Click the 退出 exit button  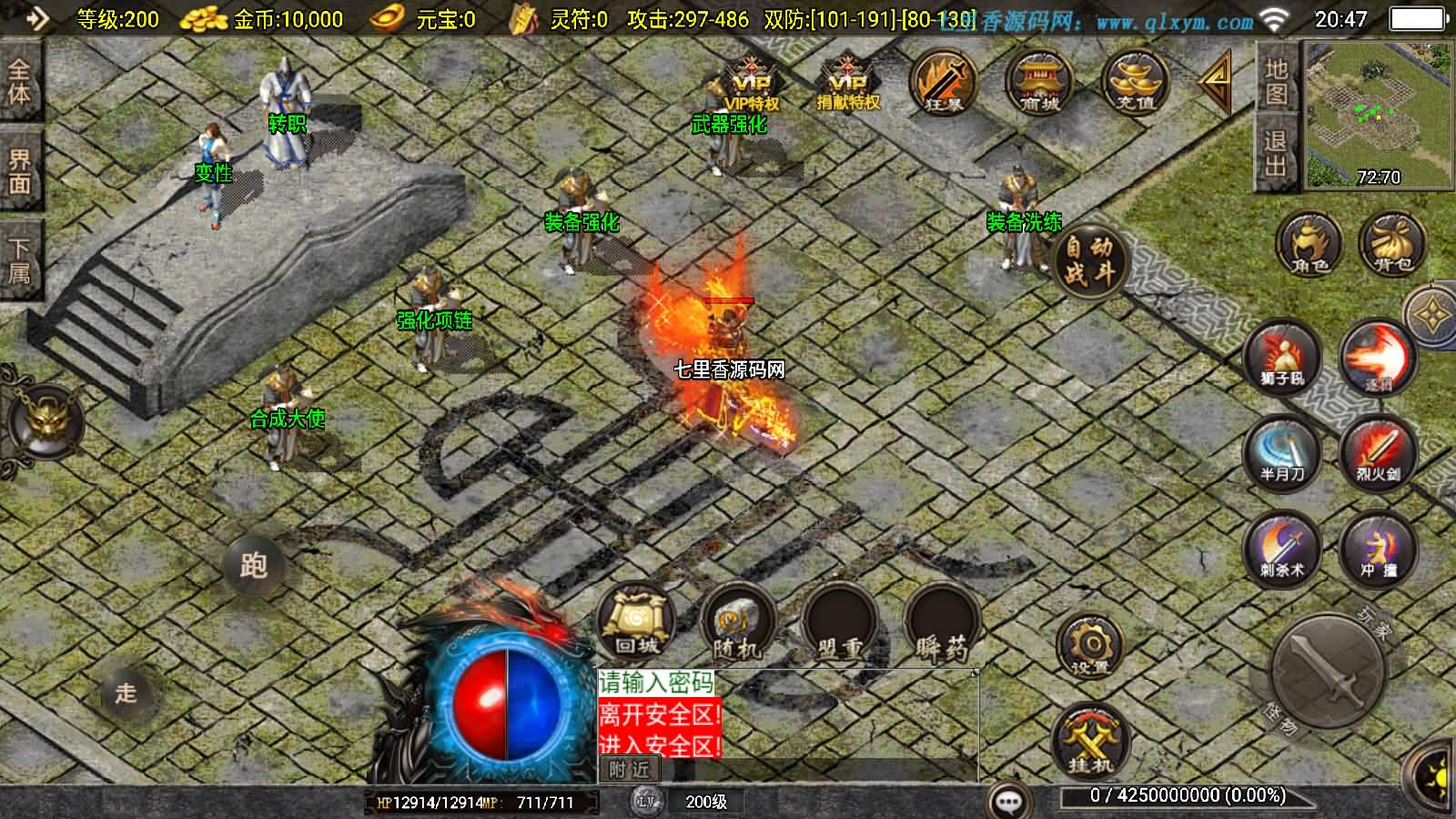click(x=1276, y=153)
